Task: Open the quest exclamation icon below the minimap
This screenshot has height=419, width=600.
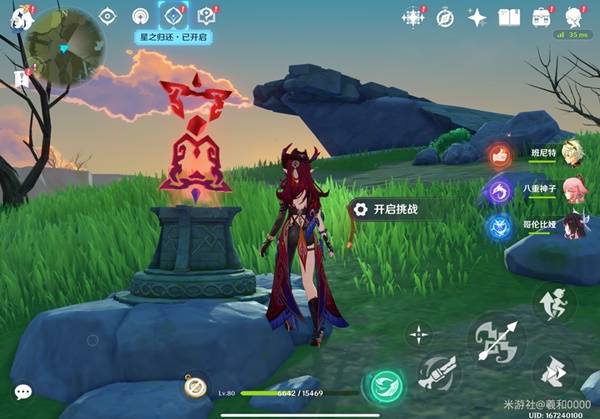Action: click(x=20, y=78)
